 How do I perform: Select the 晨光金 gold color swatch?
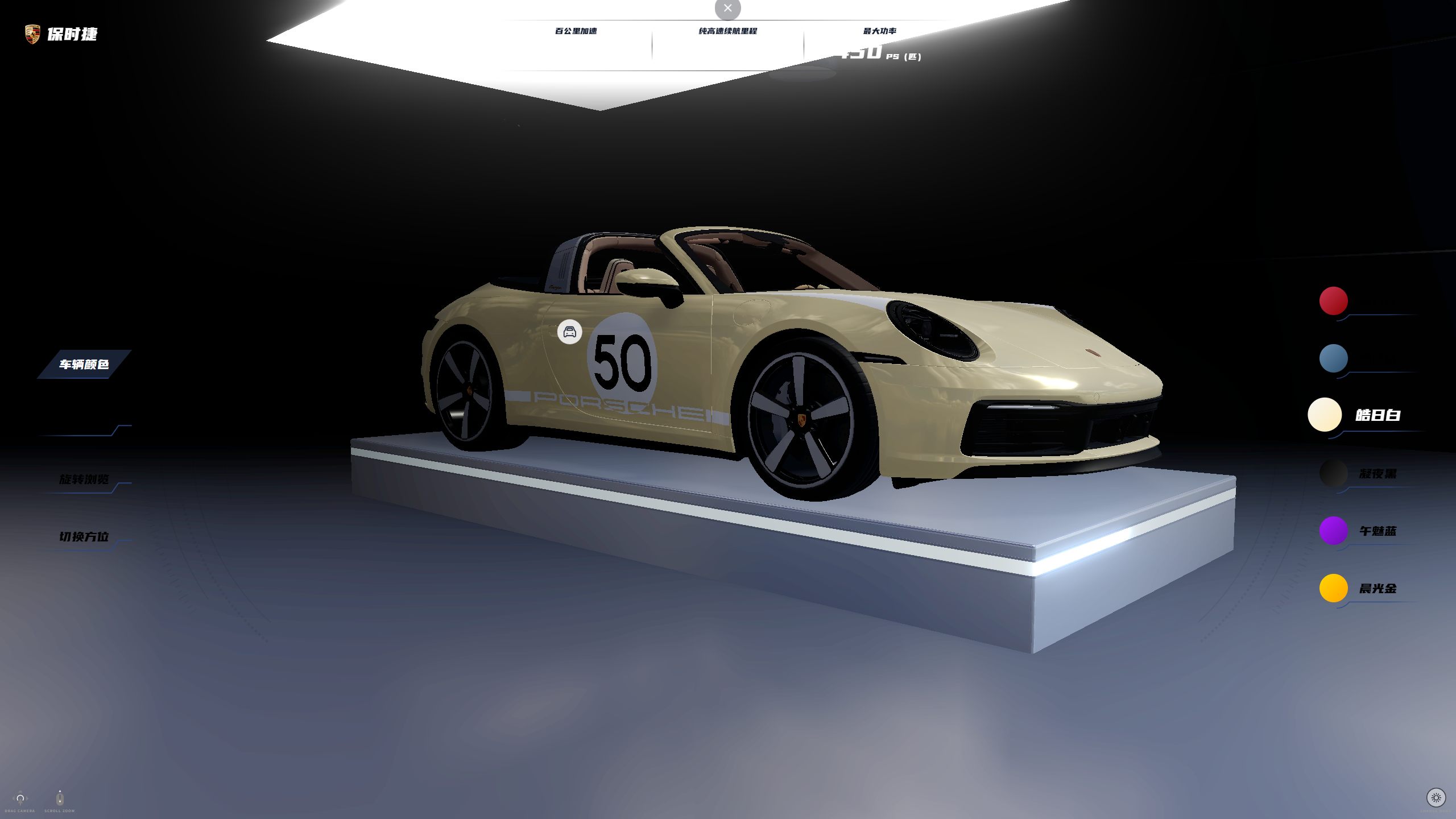(1333, 588)
